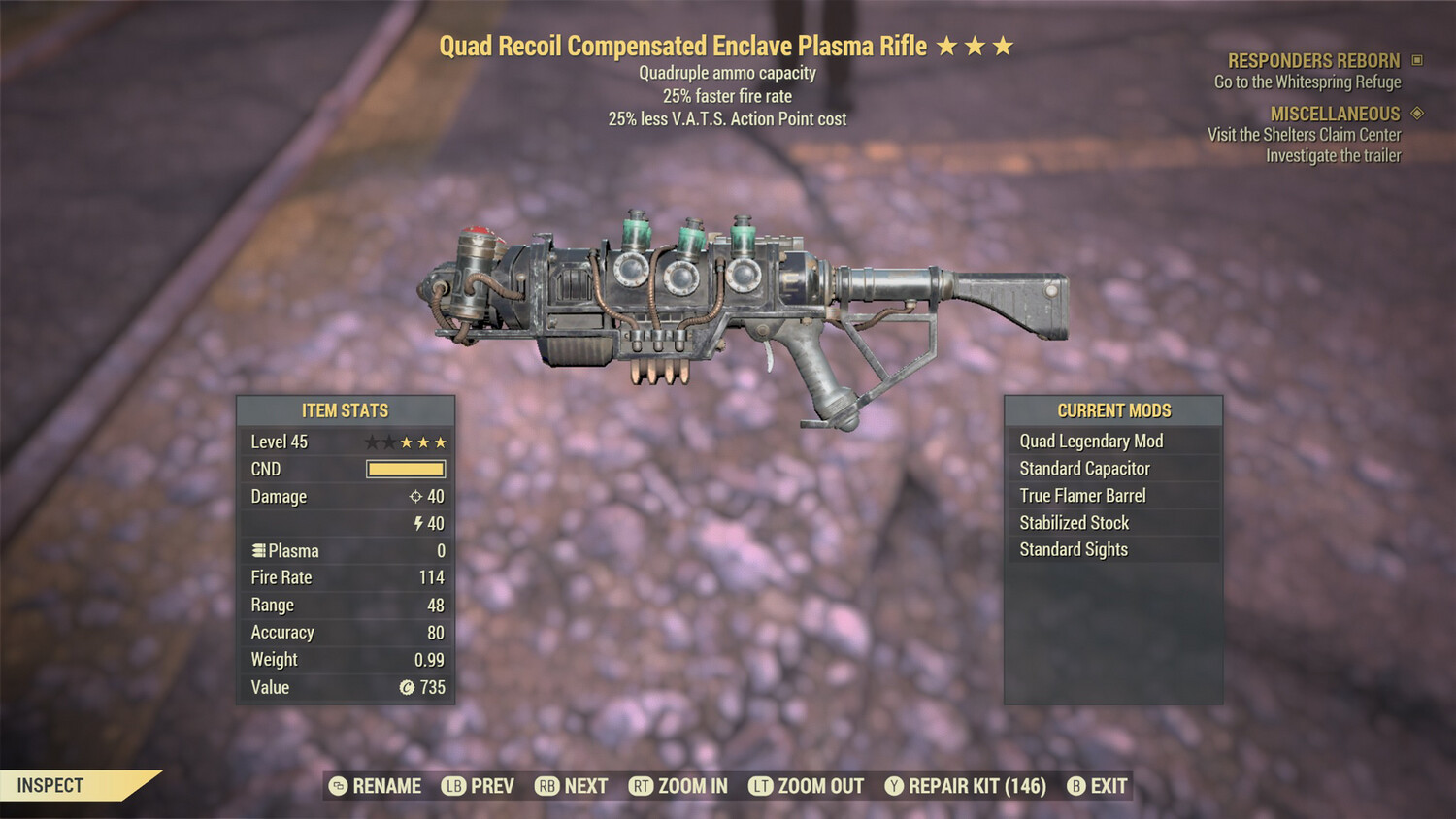Viewport: 1456px width, 819px height.
Task: Click the Y Repair Kit button icon
Action: click(x=894, y=786)
